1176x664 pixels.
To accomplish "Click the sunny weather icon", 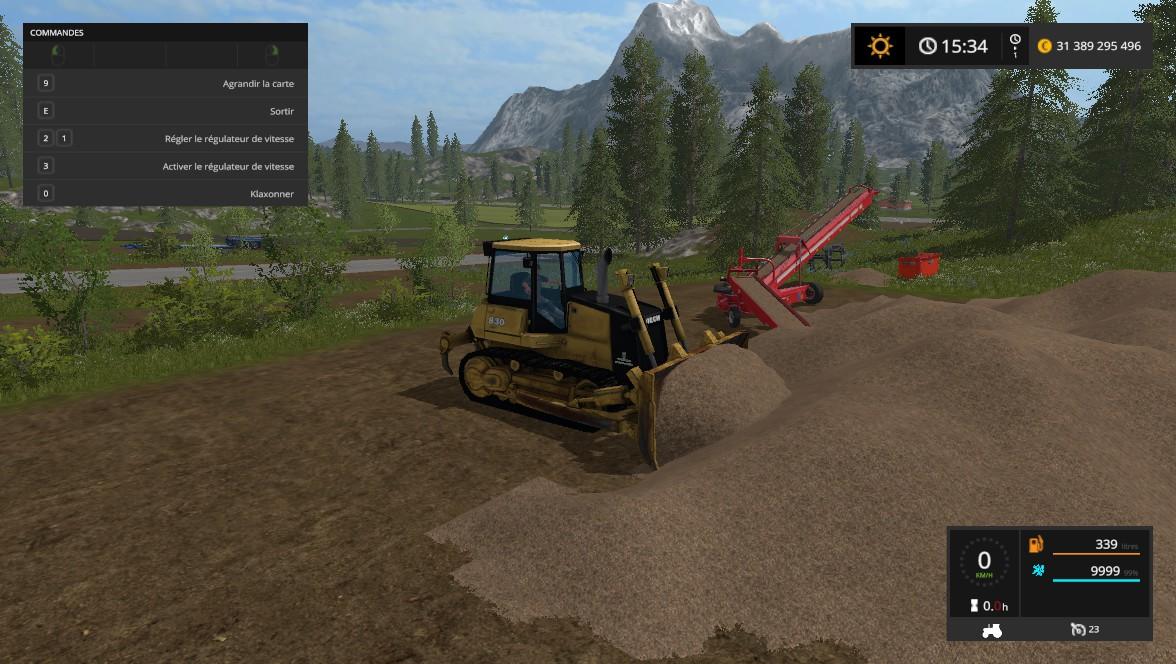I will [x=880, y=46].
